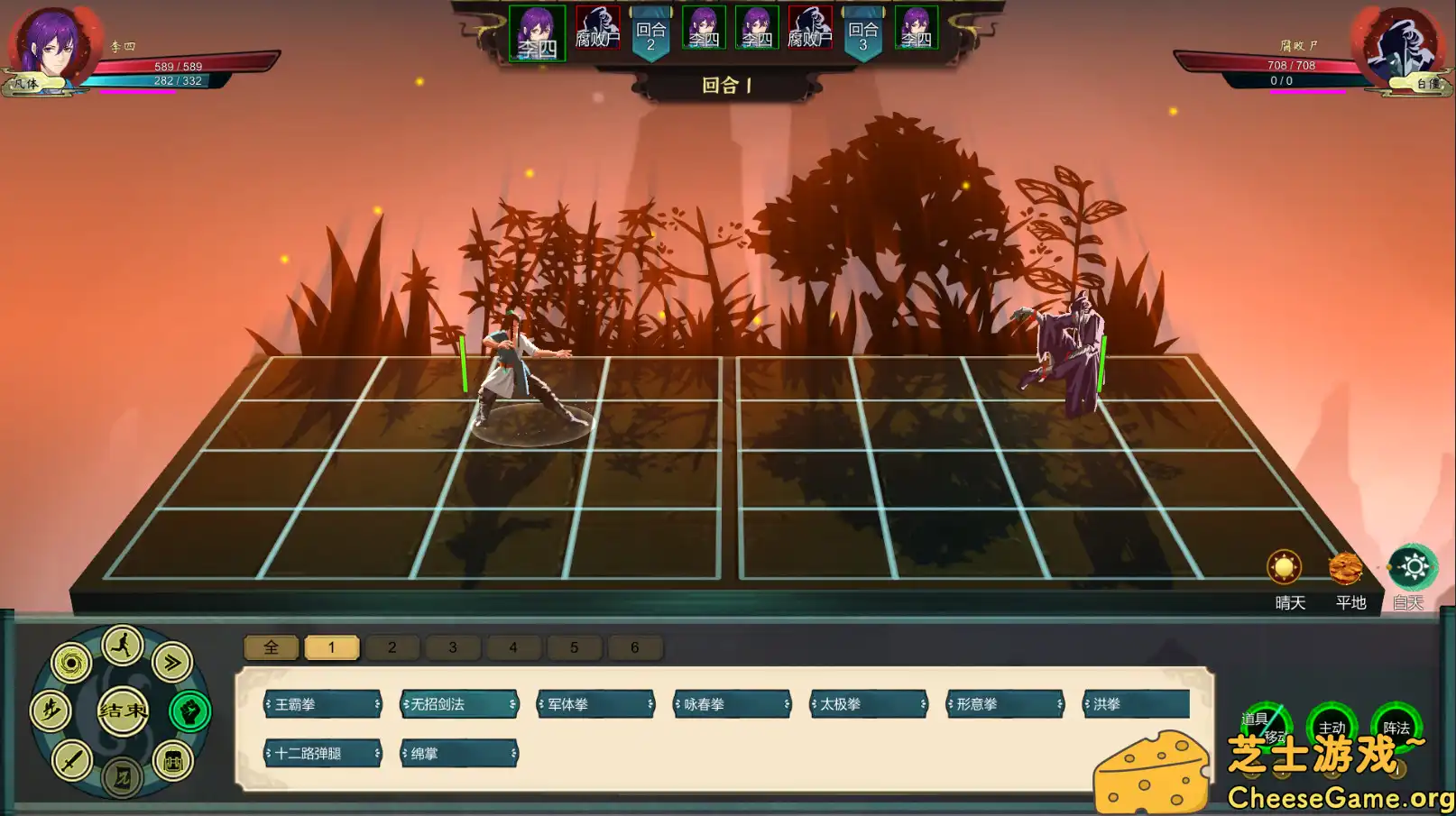Click the 晴天 weather sun icon
This screenshot has height=816, width=1456.
(1284, 568)
